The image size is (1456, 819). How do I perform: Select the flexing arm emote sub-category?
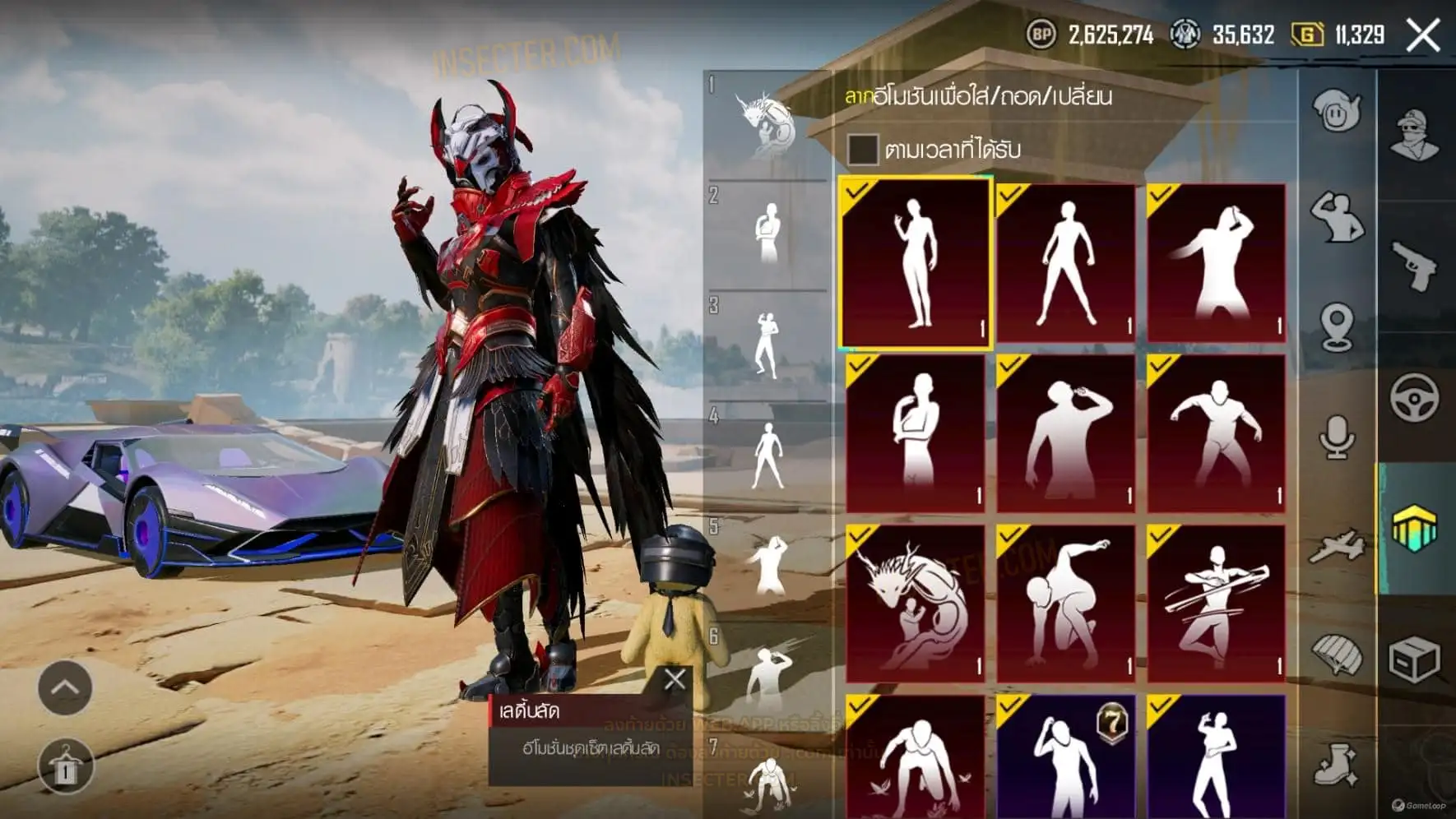tap(1337, 217)
